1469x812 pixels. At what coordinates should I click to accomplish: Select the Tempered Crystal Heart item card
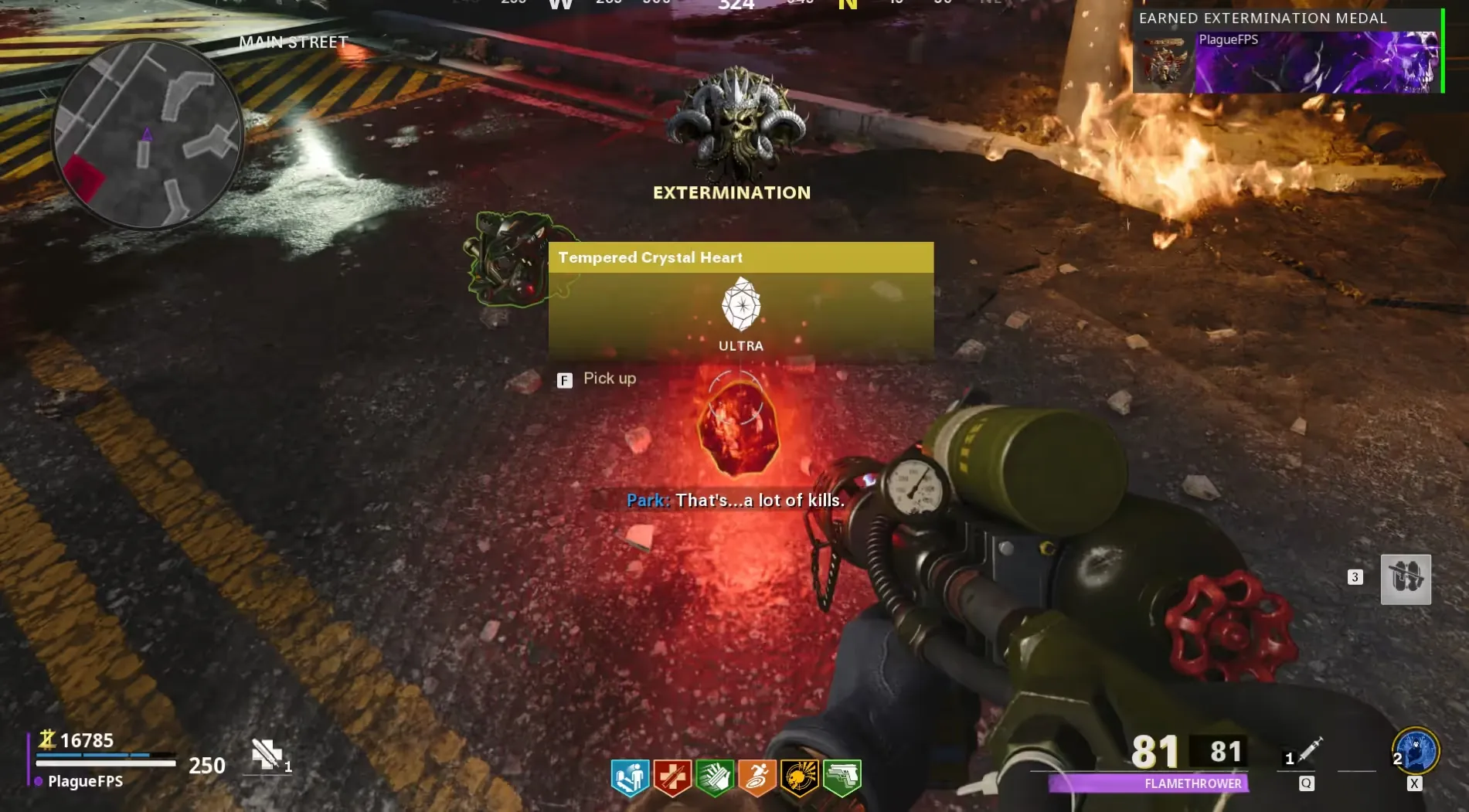click(740, 301)
